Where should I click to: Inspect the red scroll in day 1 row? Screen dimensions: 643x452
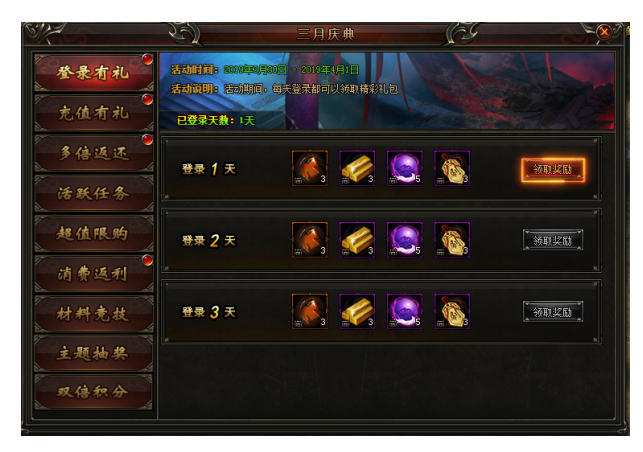tap(309, 169)
